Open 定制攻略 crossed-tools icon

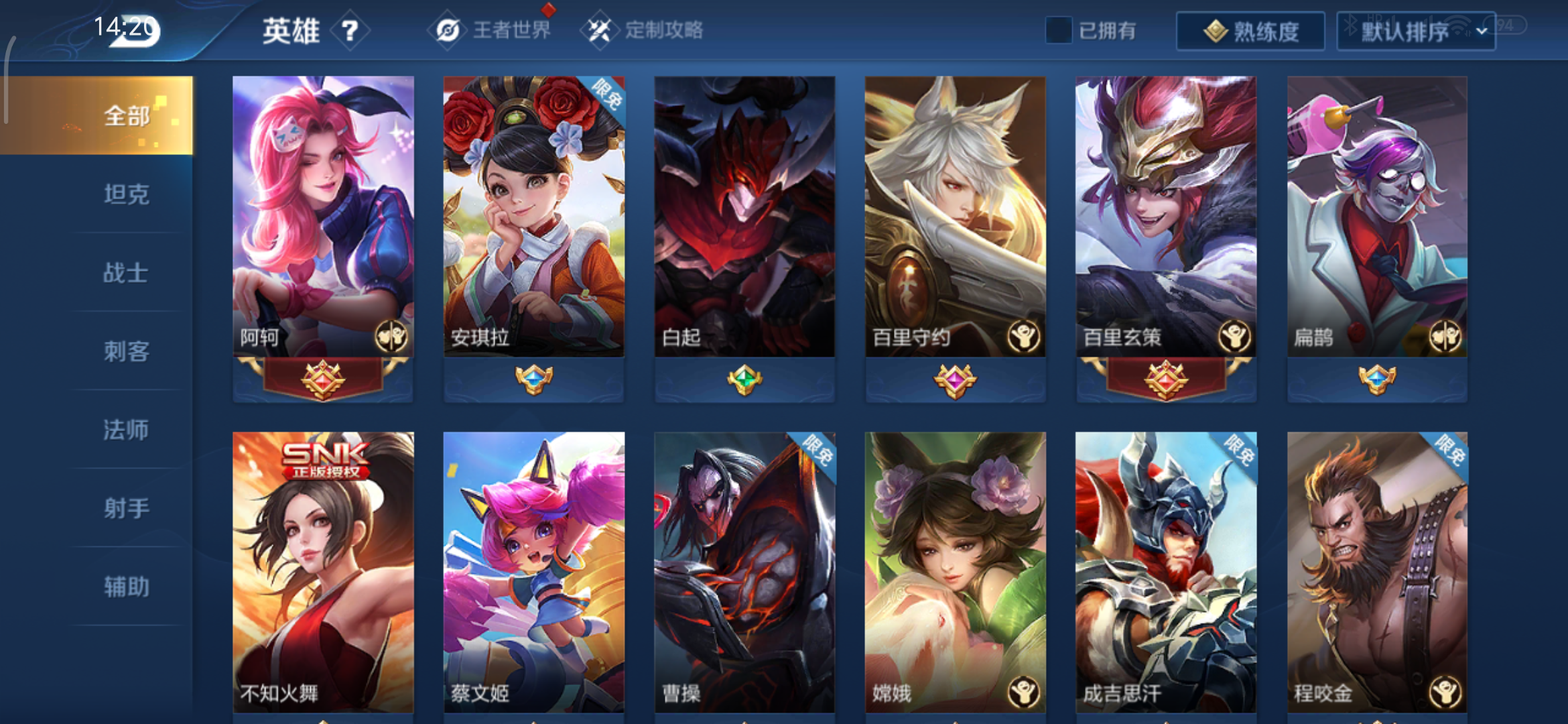601,29
